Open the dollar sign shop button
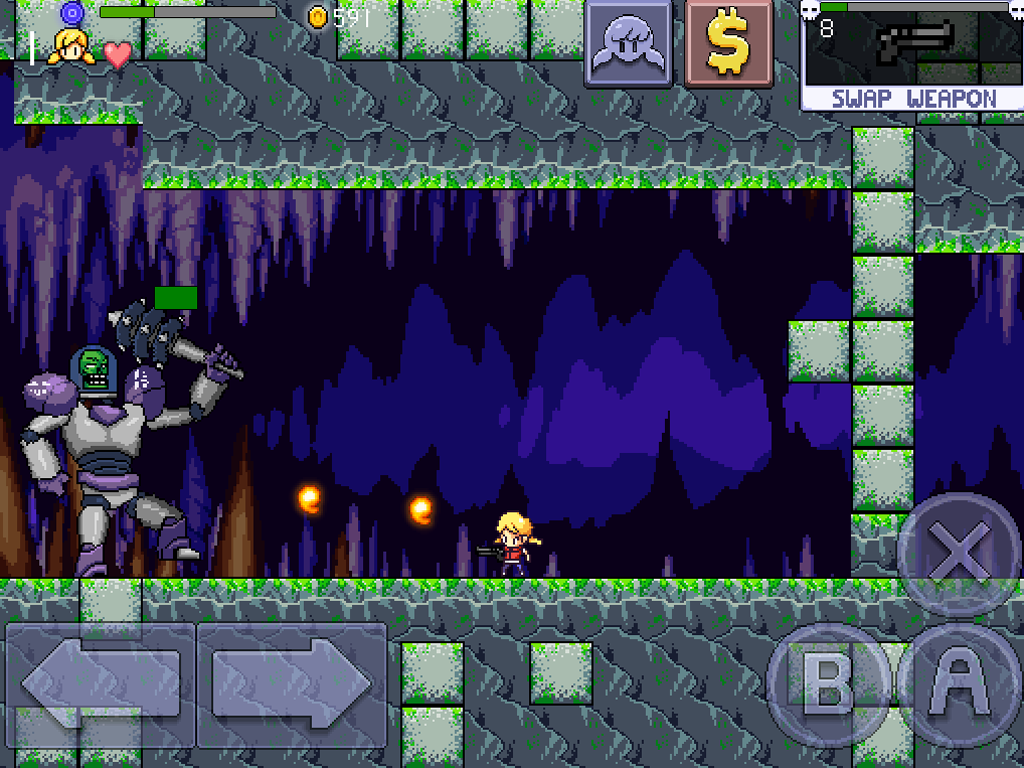The width and height of the screenshot is (1024, 768). point(729,45)
